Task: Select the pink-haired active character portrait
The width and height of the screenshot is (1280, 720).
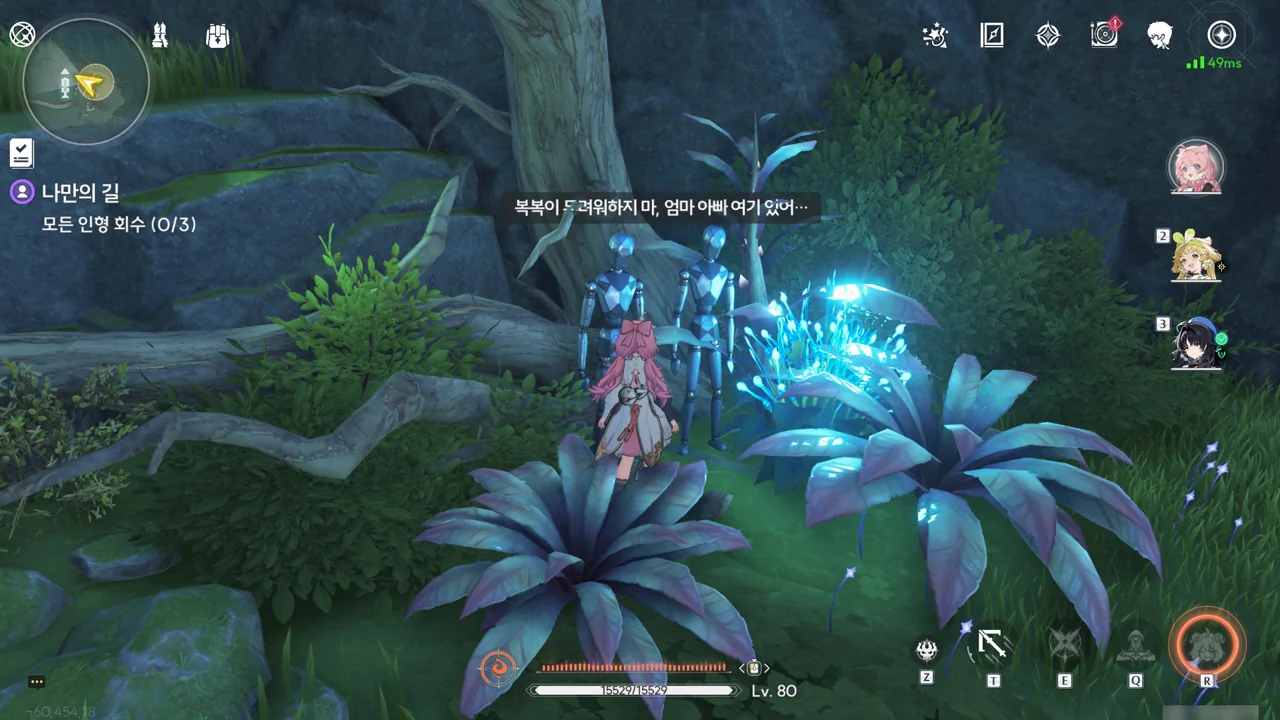Action: click(x=1197, y=167)
